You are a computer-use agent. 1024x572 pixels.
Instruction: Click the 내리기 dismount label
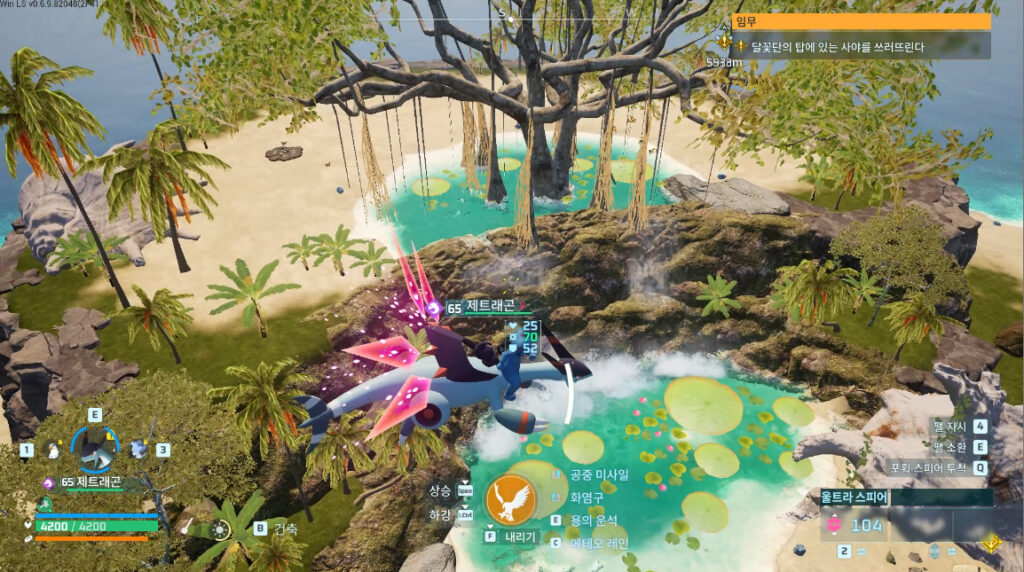coord(518,536)
